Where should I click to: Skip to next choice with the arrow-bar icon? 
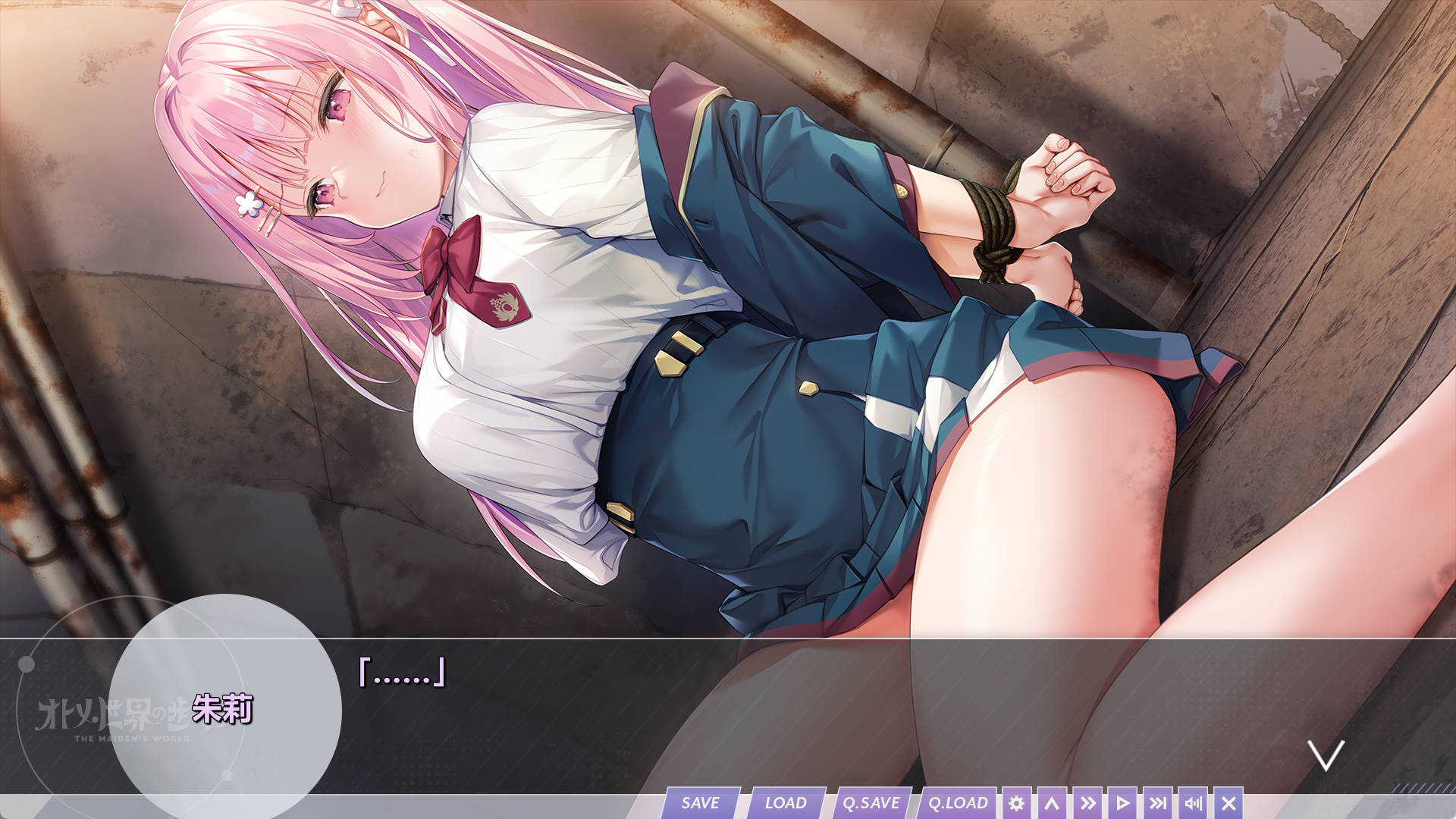click(1159, 802)
